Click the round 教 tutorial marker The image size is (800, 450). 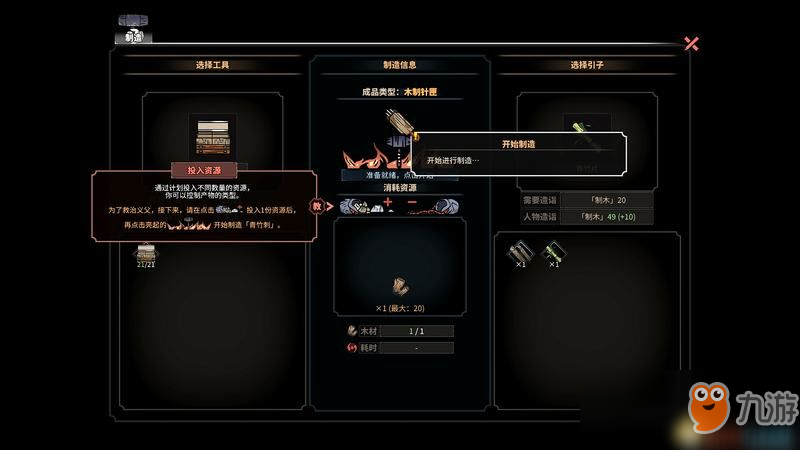318,207
